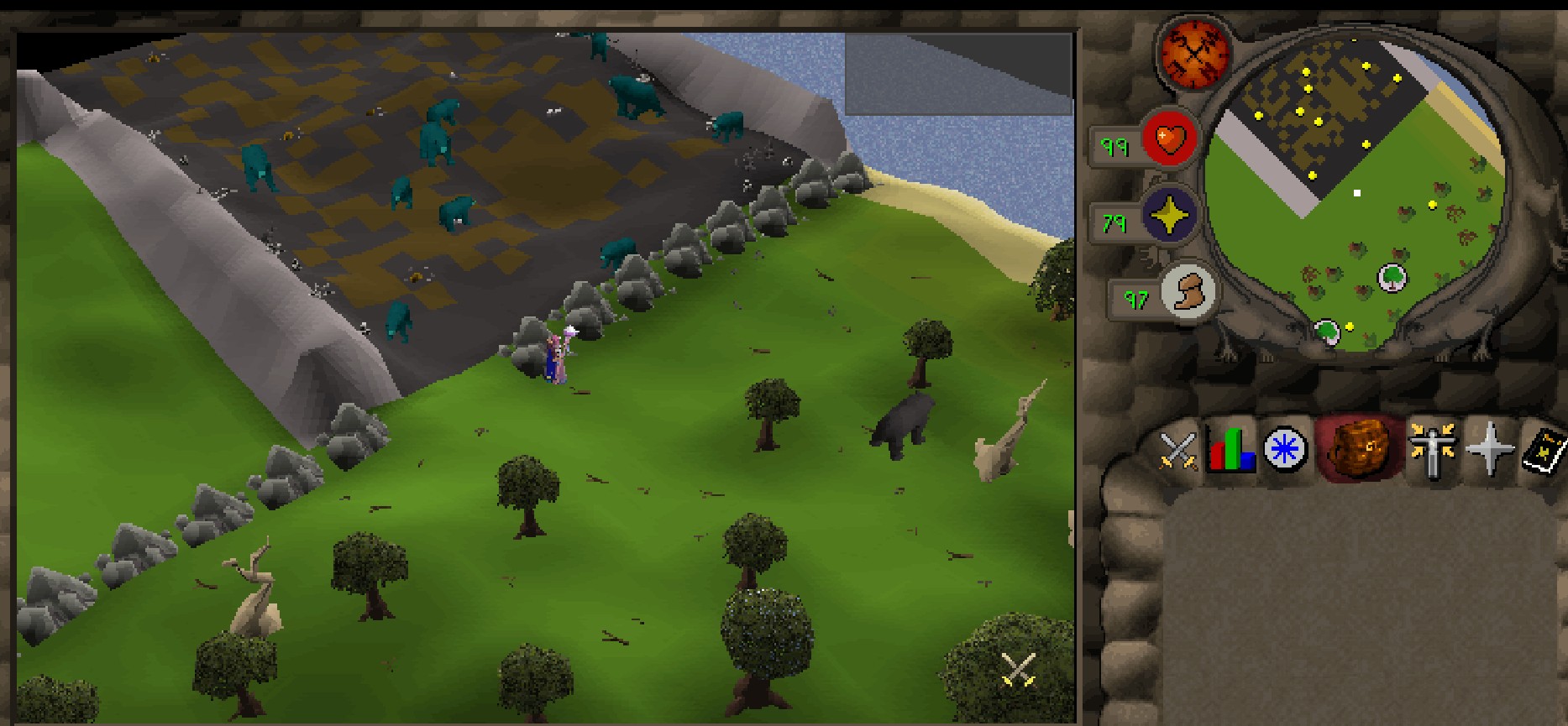Open the Quest List blue star tab
Viewport: 1568px width, 726px height.
coord(1285,449)
